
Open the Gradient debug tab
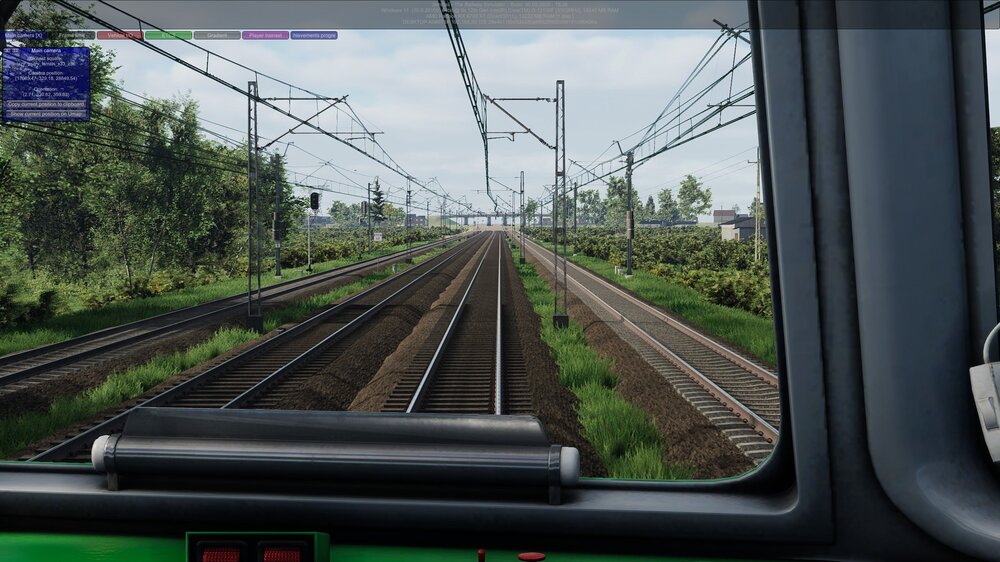coord(217,35)
